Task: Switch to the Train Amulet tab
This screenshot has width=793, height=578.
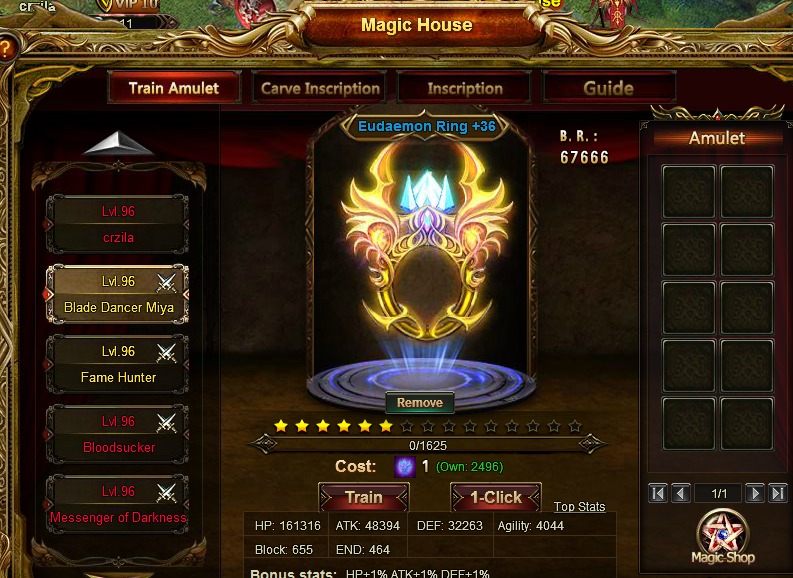Action: [174, 88]
